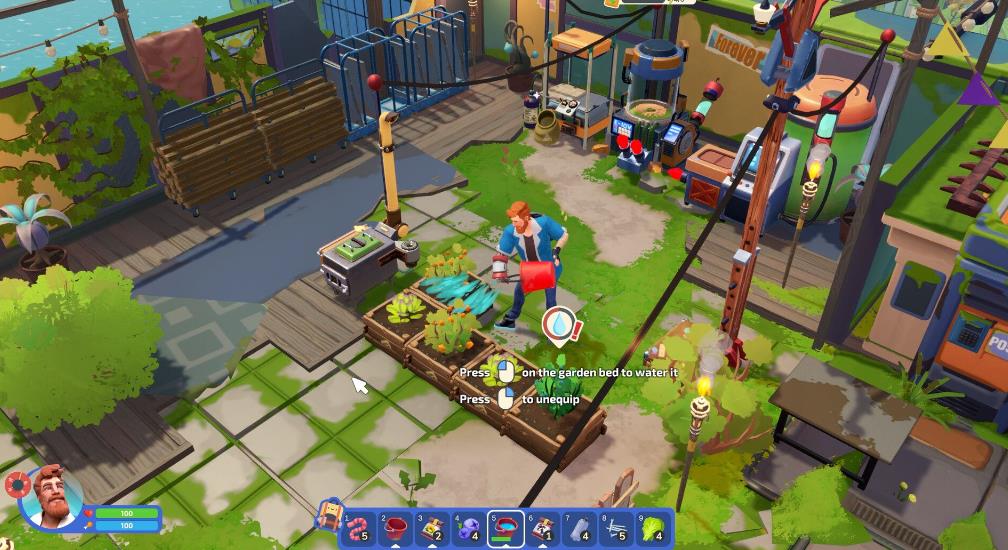
Task: Select the pink worms in hotbar slot 1
Action: click(x=360, y=528)
